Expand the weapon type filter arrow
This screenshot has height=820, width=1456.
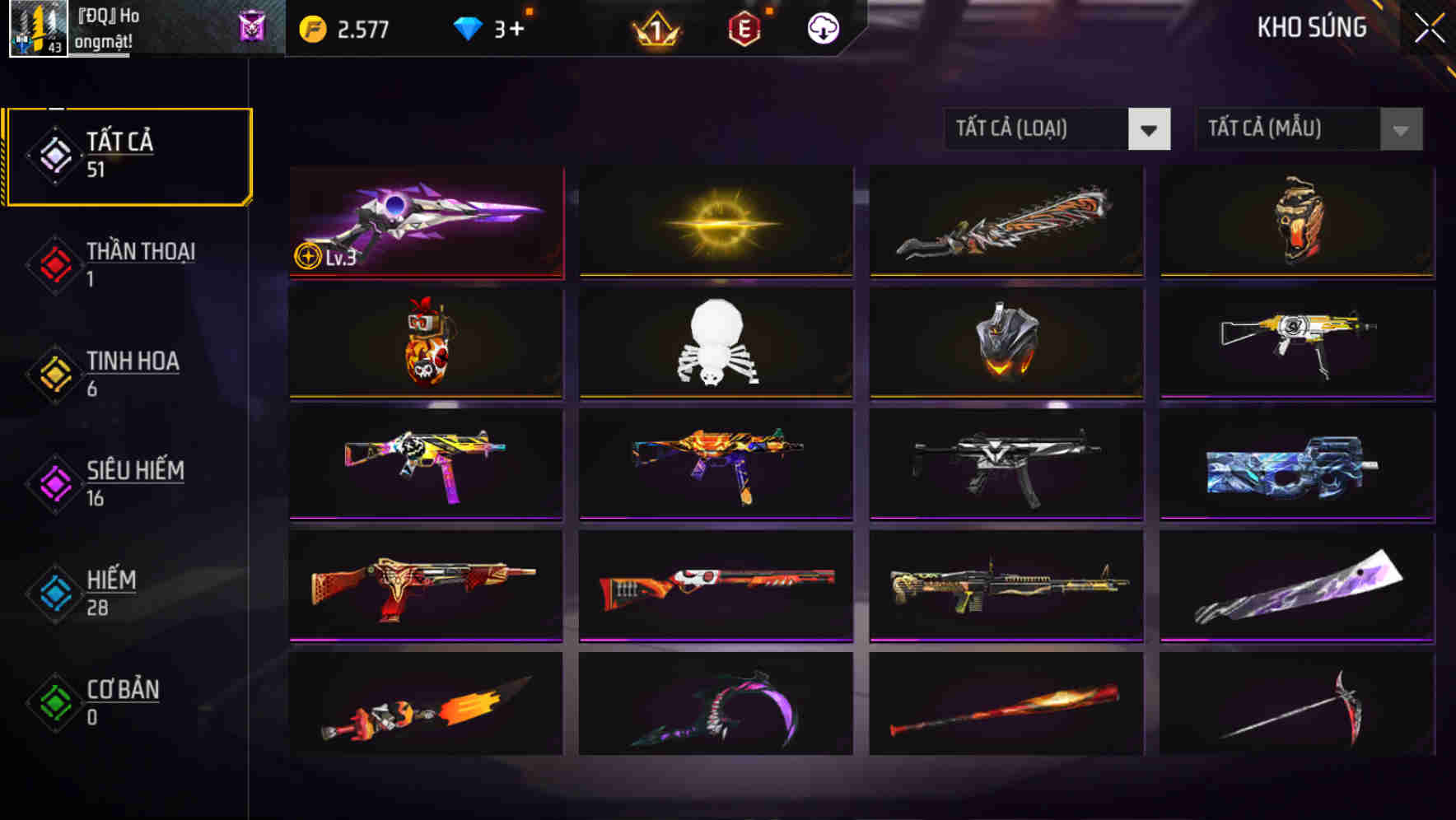coord(1150,130)
